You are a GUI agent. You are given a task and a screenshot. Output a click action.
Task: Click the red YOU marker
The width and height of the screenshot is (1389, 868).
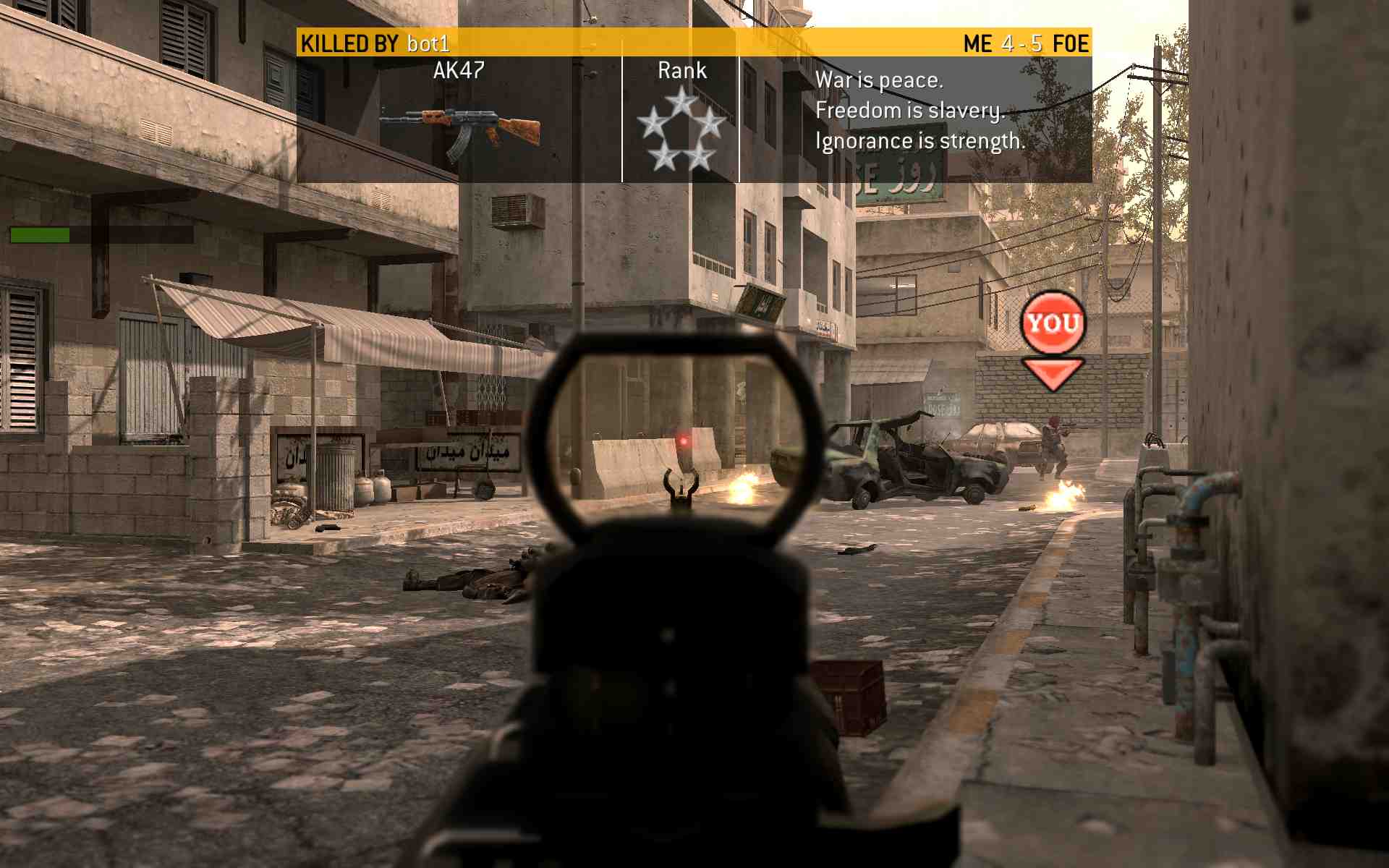pos(1053,324)
